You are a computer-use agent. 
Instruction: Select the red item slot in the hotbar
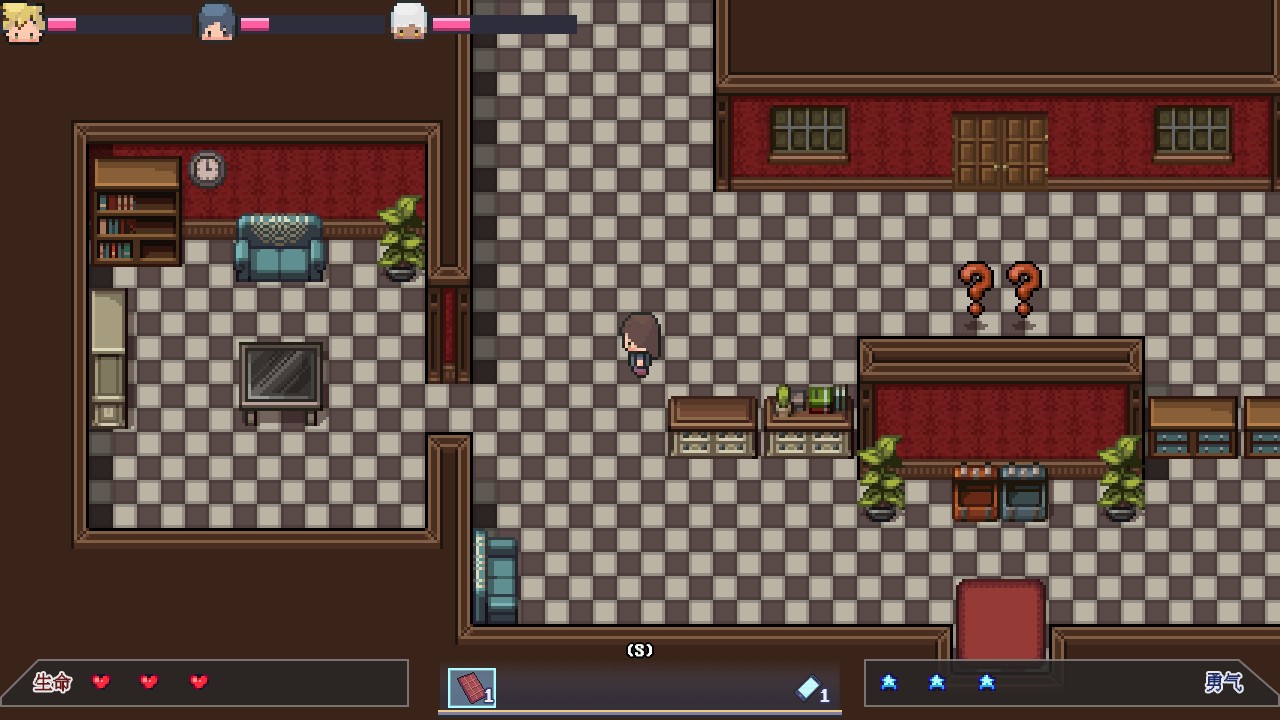coord(472,688)
